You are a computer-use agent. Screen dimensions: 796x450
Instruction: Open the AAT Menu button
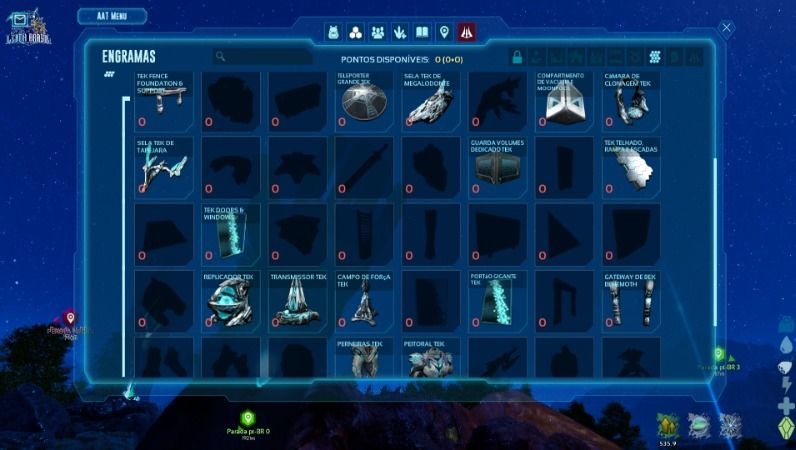tap(111, 16)
